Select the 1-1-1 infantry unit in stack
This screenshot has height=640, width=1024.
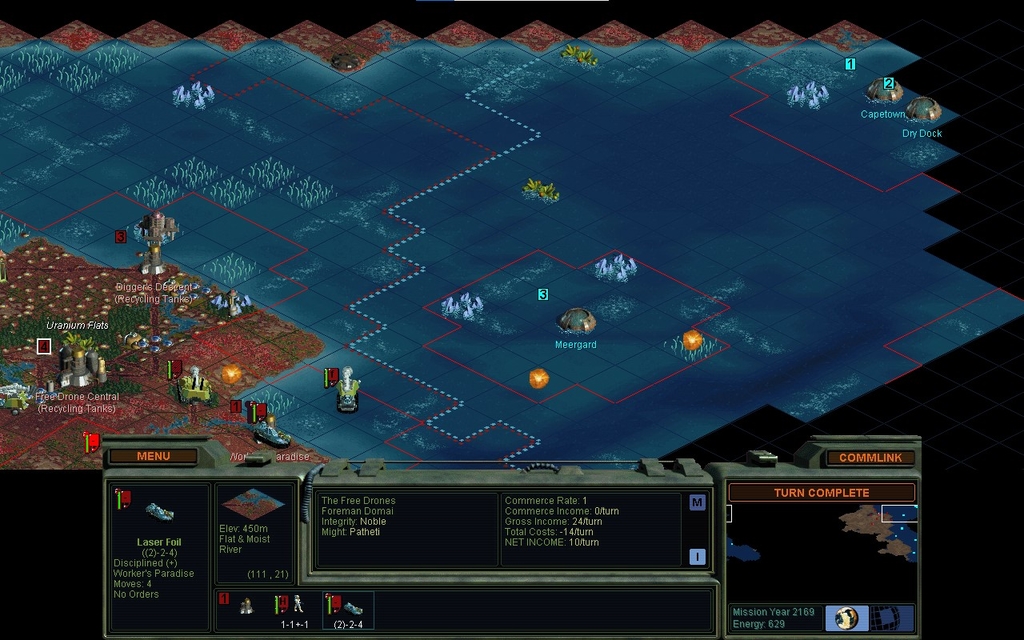[x=292, y=606]
